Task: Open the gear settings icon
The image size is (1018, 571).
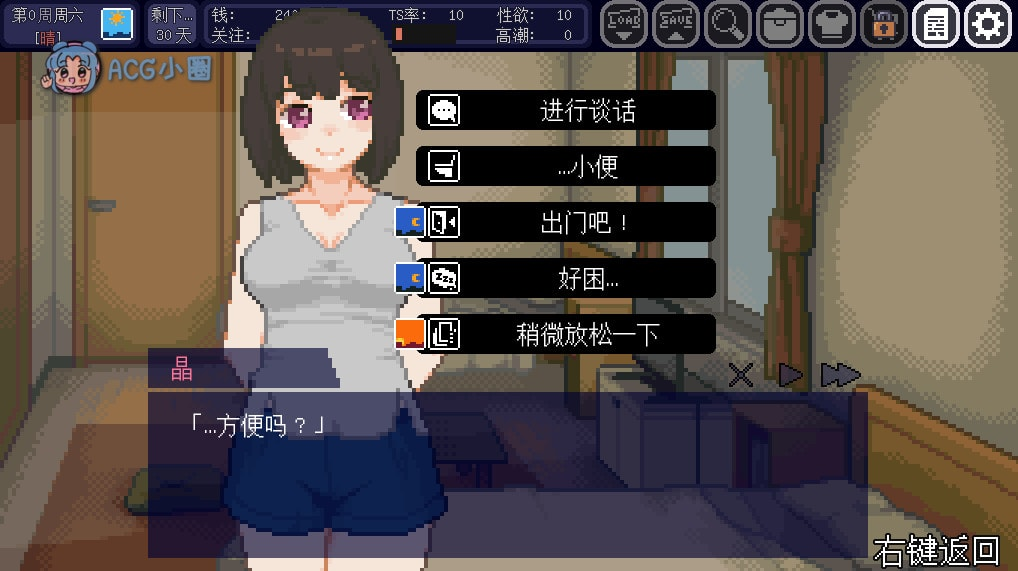Action: (x=988, y=24)
